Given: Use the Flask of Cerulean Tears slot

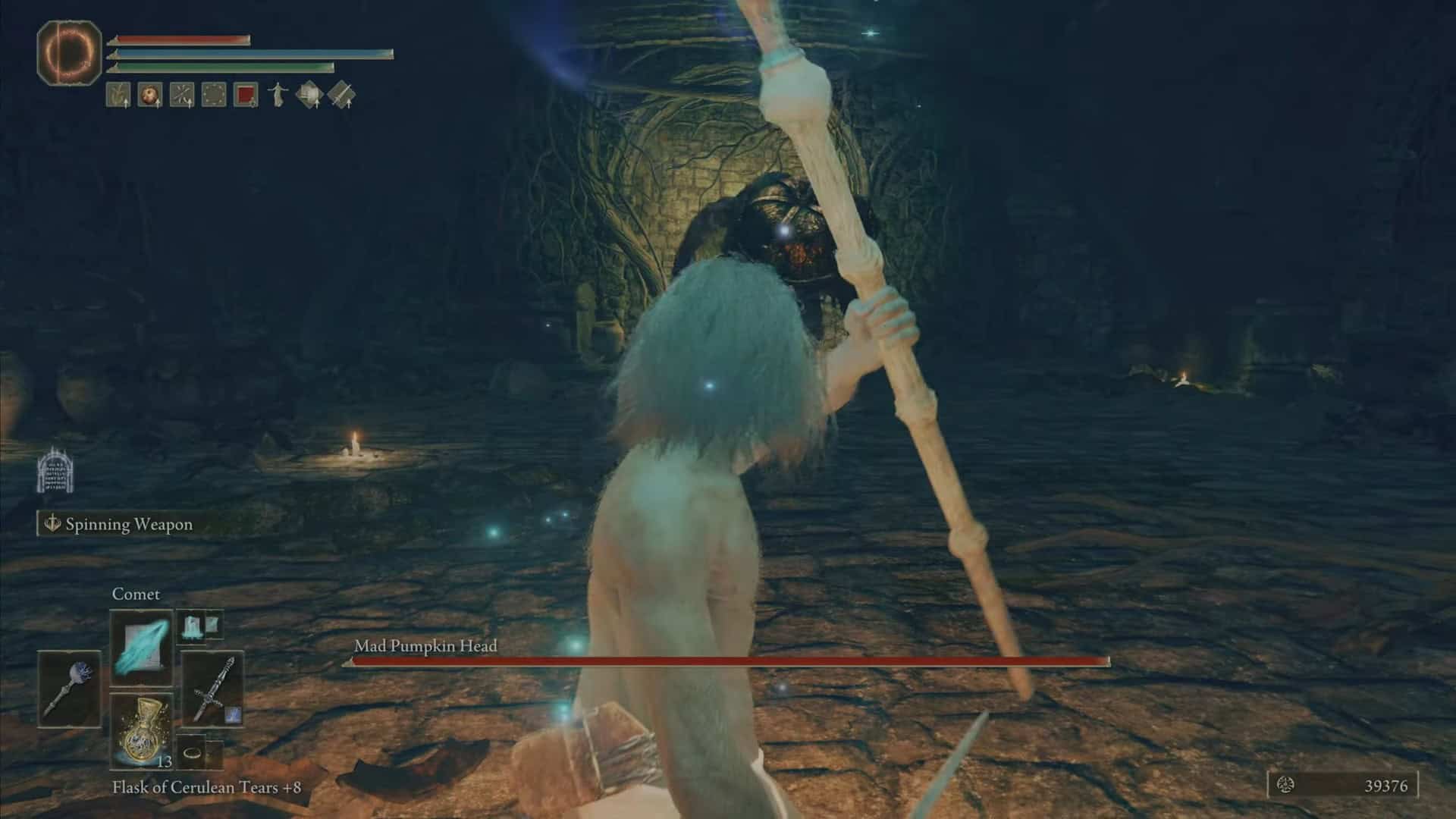Looking at the screenshot, I should pyautogui.click(x=142, y=730).
